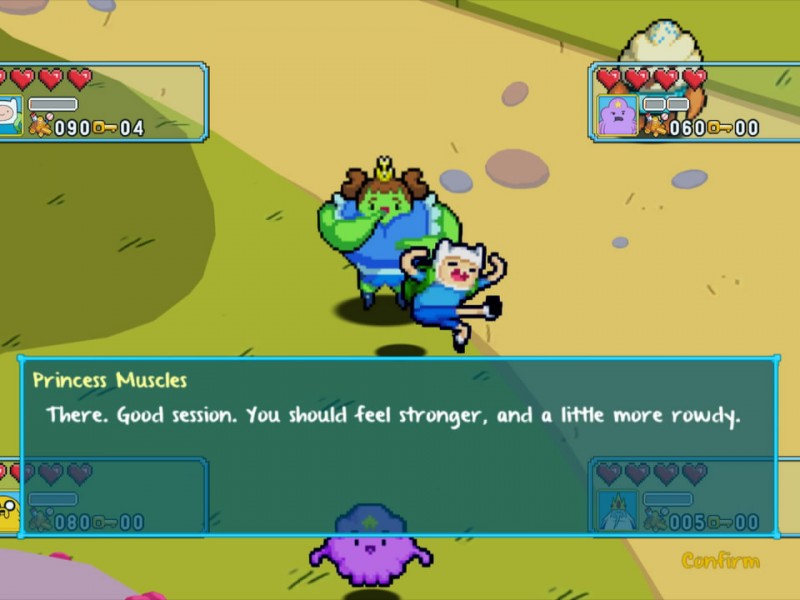Select Finn's character portrait
Viewport: 800px width, 600px height.
9,115
